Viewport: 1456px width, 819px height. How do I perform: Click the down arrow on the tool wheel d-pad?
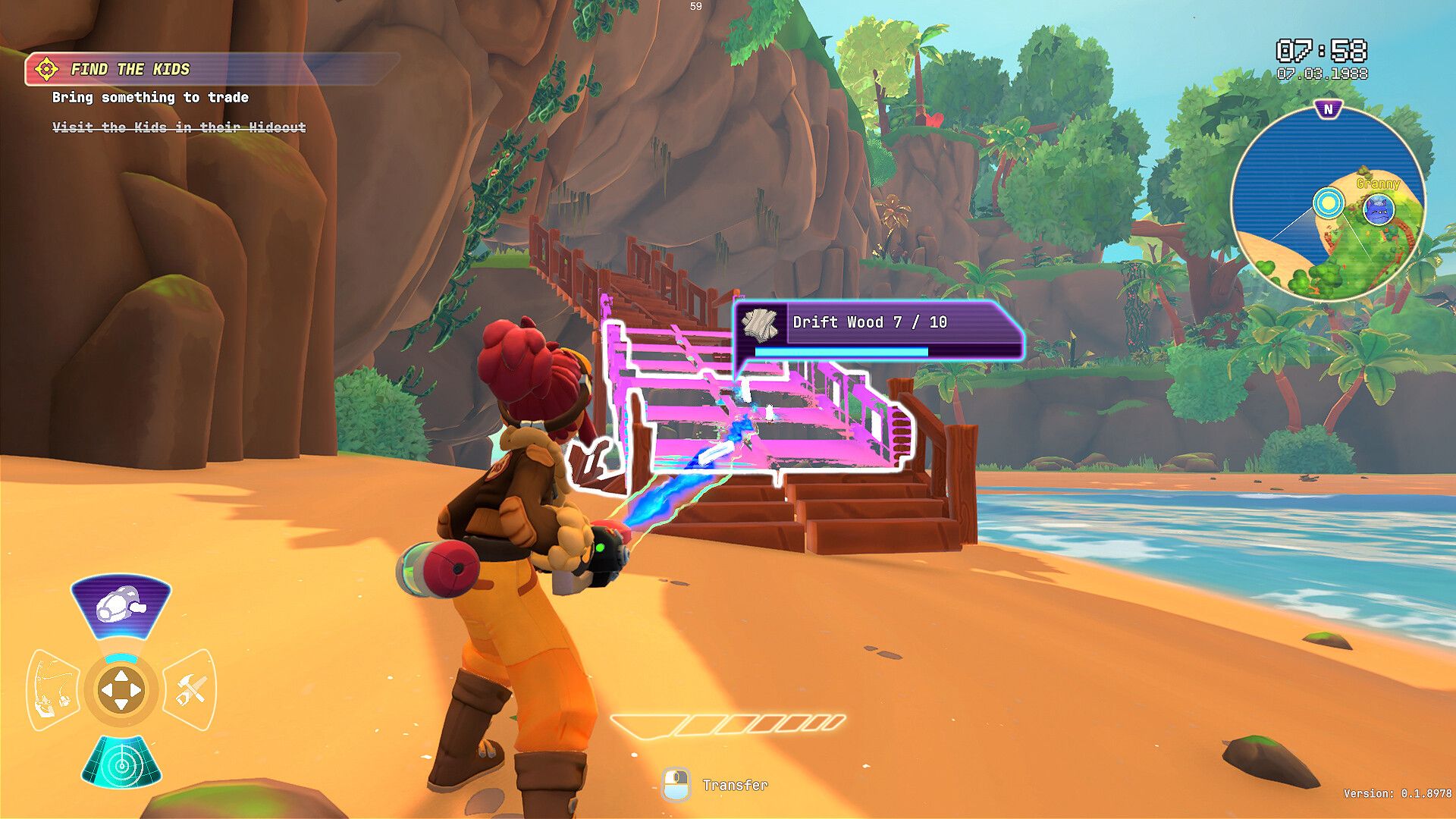(121, 703)
